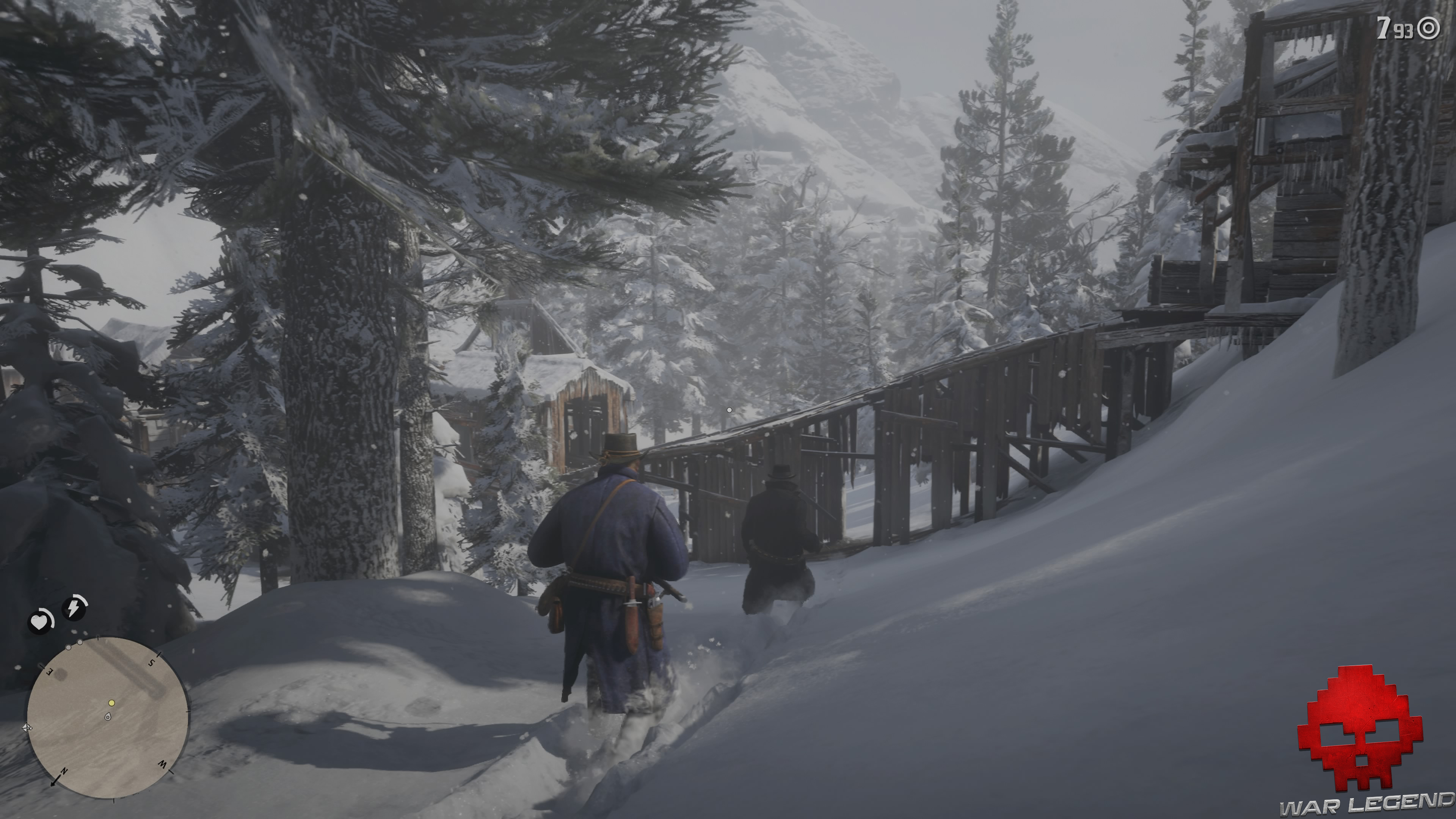Click the yellow objective dot on minimap
This screenshot has height=819, width=1456.
[112, 703]
